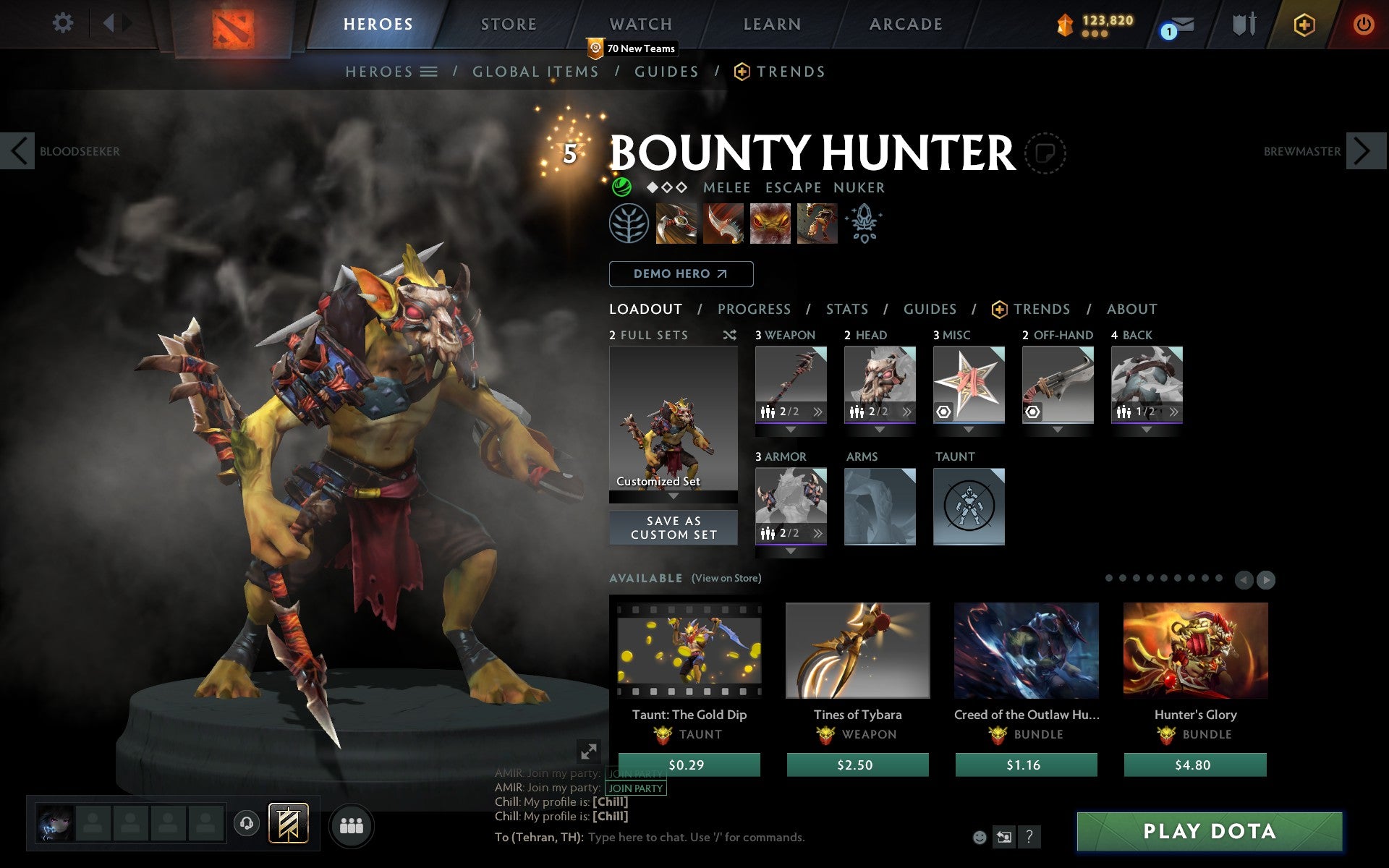Open the settings gear in the top-left corner
Image resolution: width=1389 pixels, height=868 pixels.
pos(64,23)
